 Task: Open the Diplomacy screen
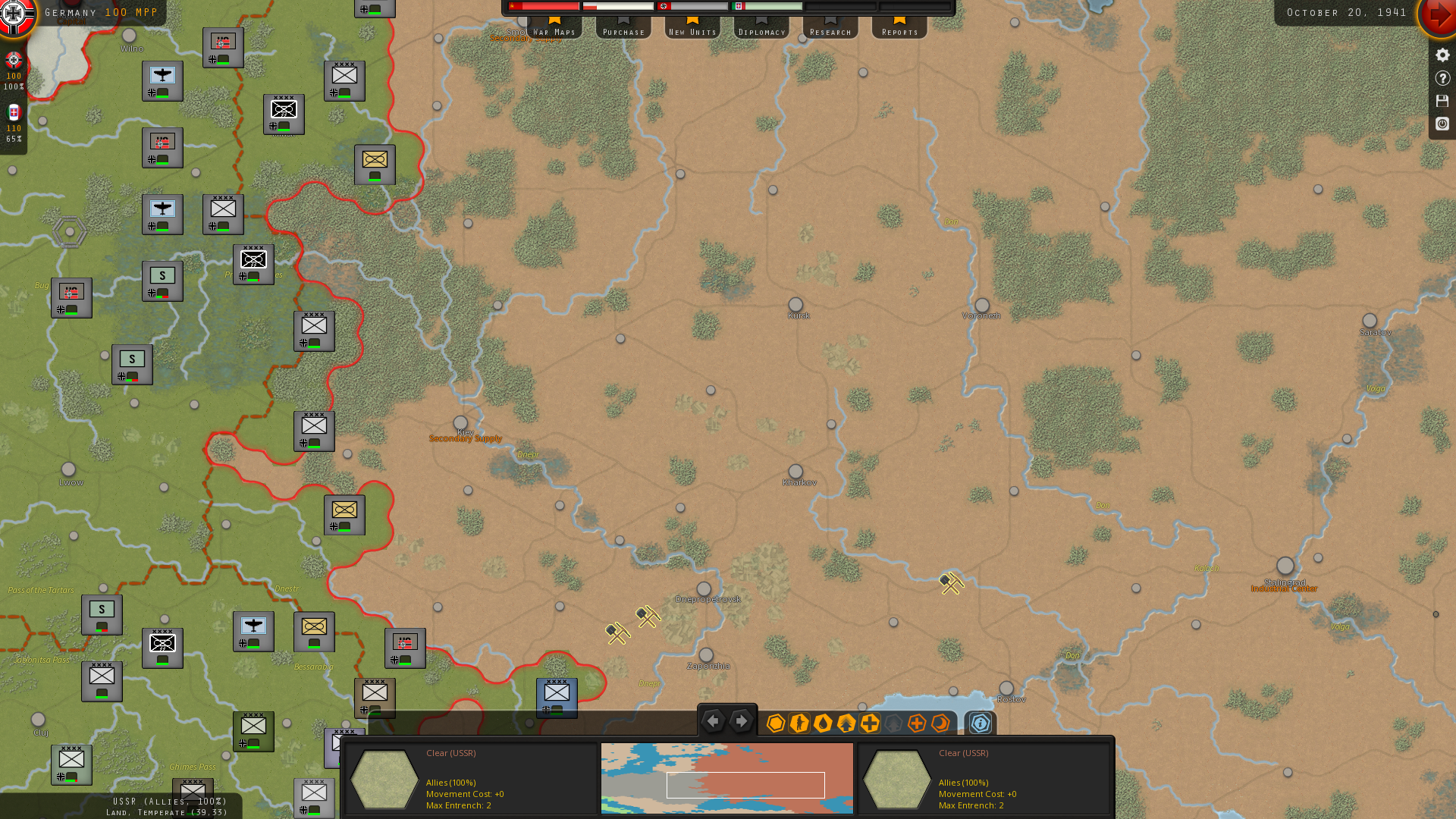[761, 31]
